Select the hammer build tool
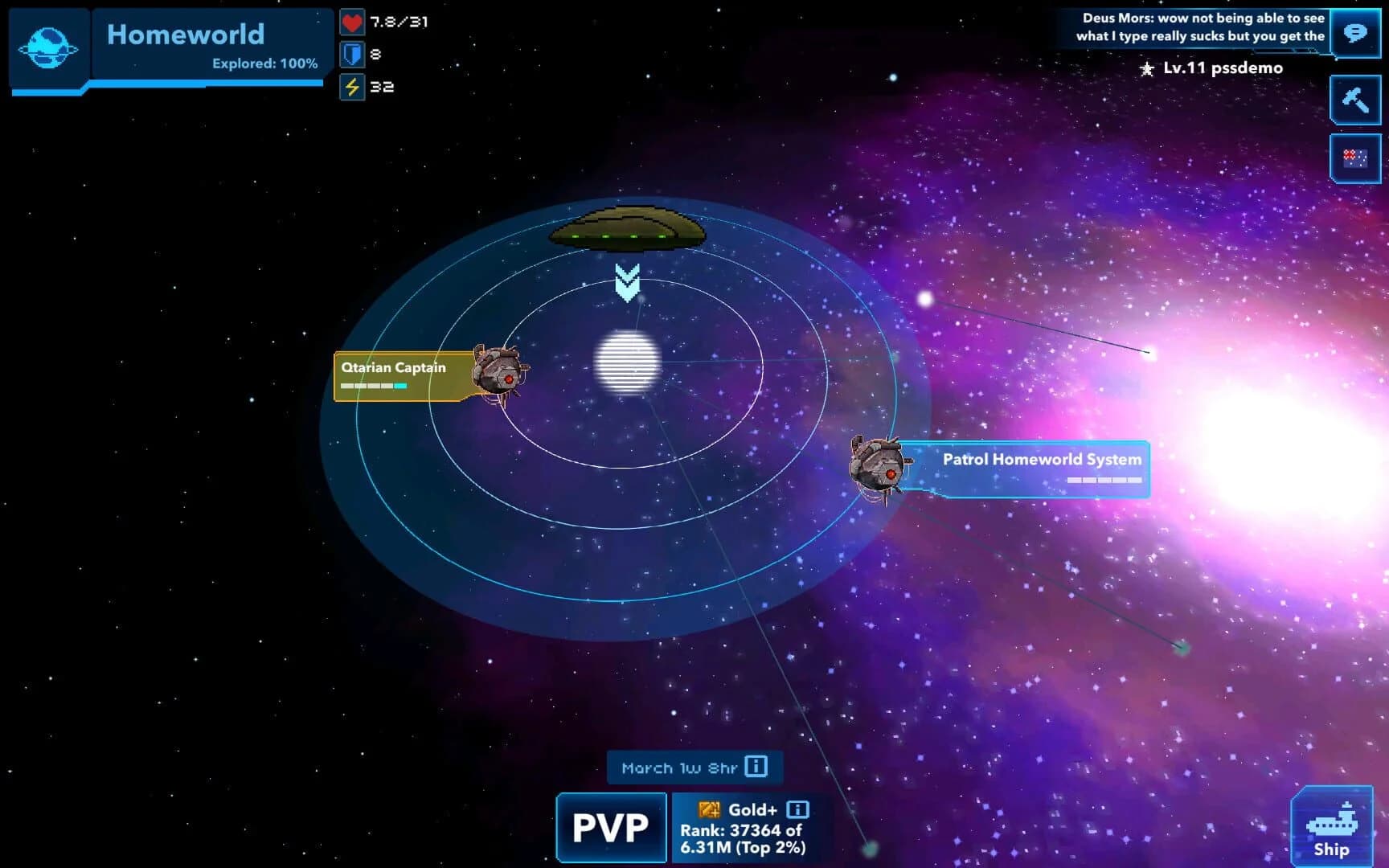Image resolution: width=1389 pixels, height=868 pixels. coord(1355,100)
